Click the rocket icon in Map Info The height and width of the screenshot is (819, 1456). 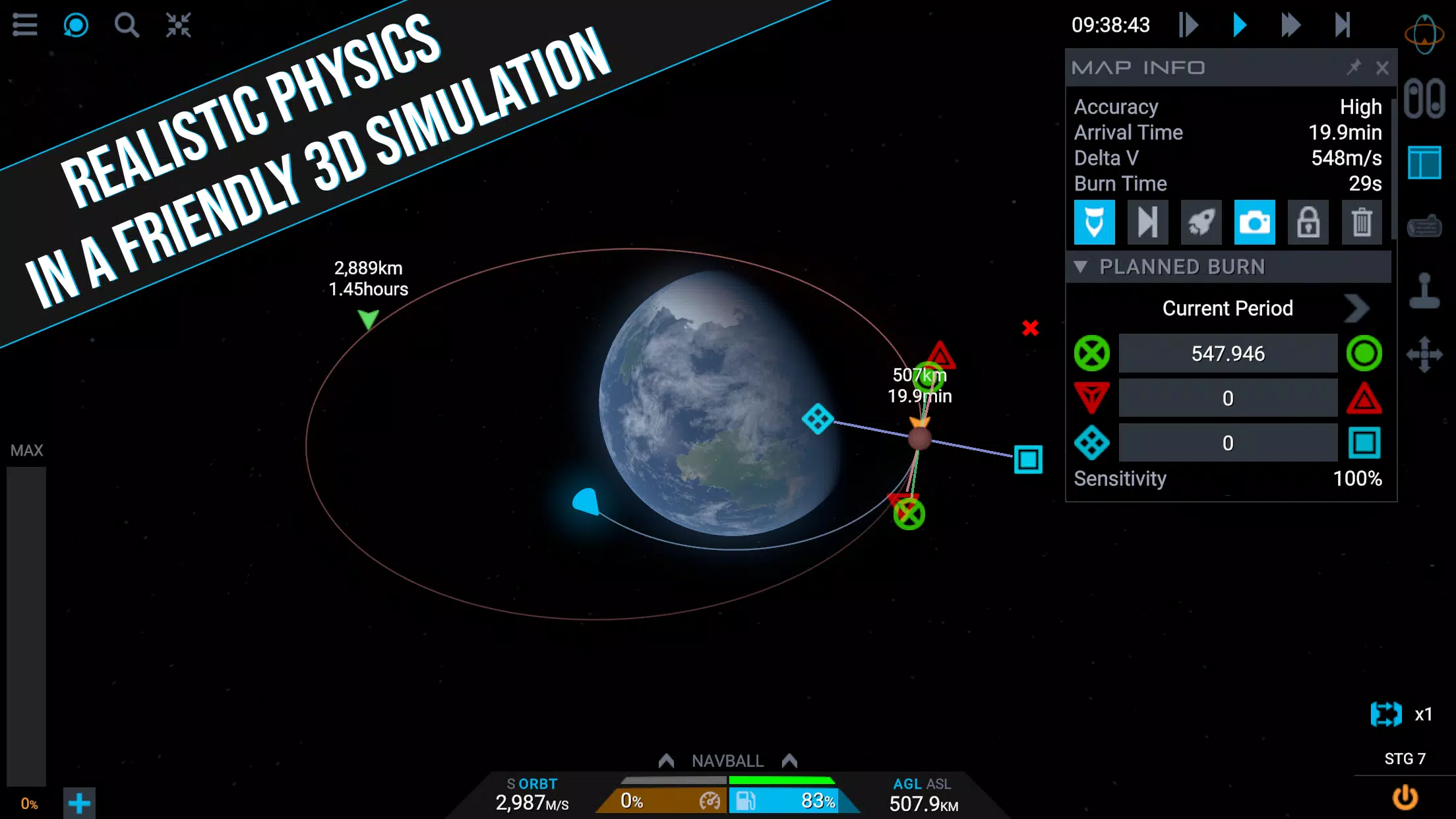tap(1201, 222)
